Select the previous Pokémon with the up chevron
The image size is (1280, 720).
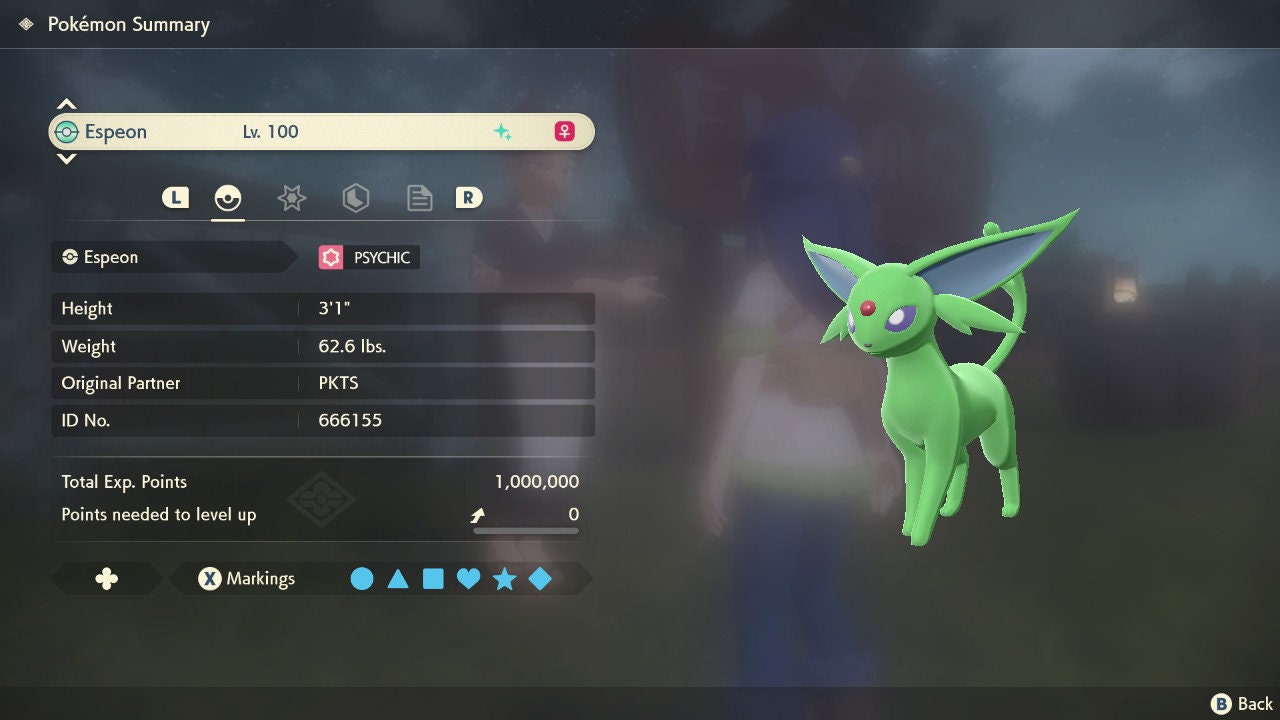pos(66,104)
